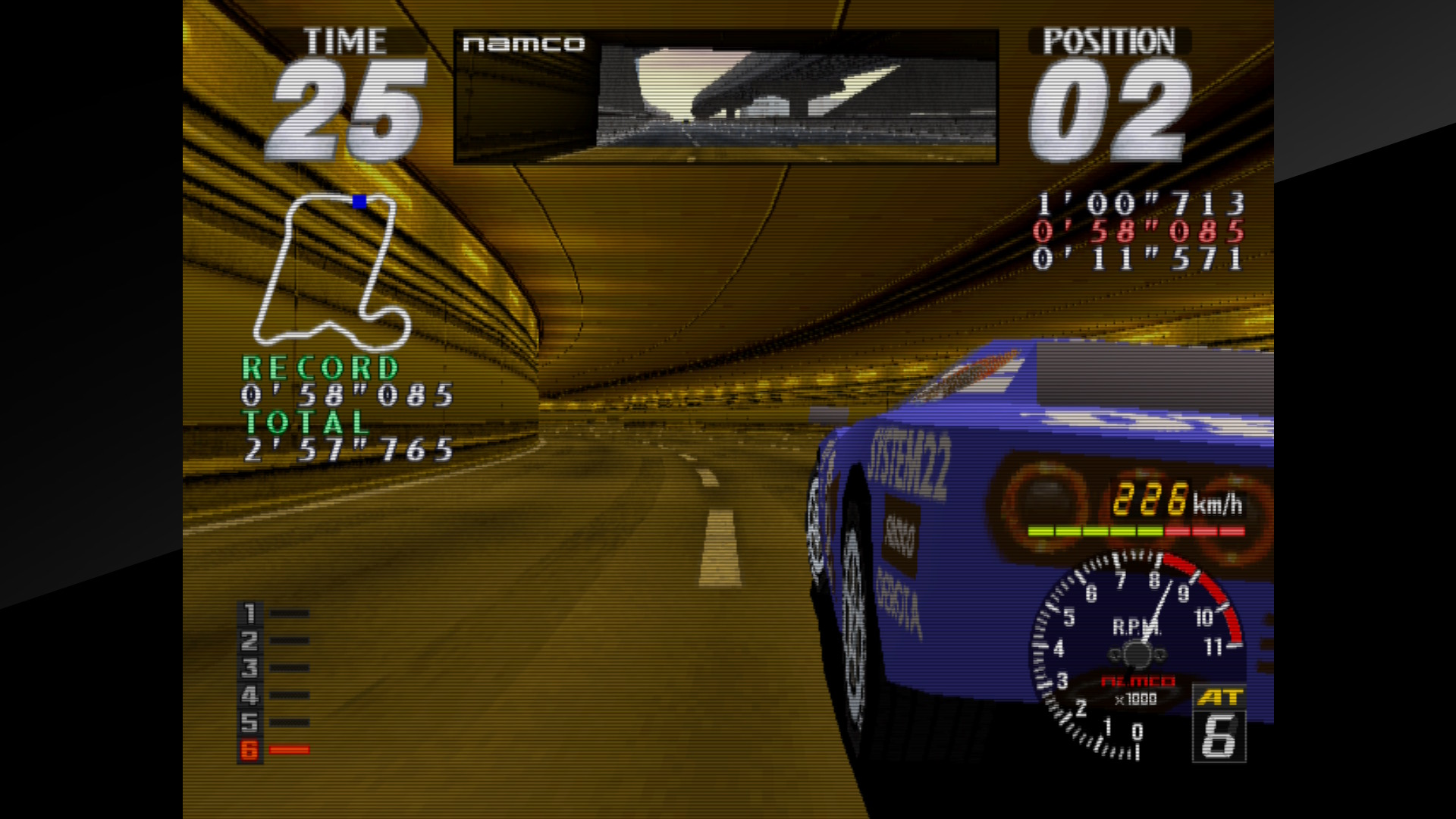
Task: Click the blue player marker on track map
Action: [x=359, y=202]
